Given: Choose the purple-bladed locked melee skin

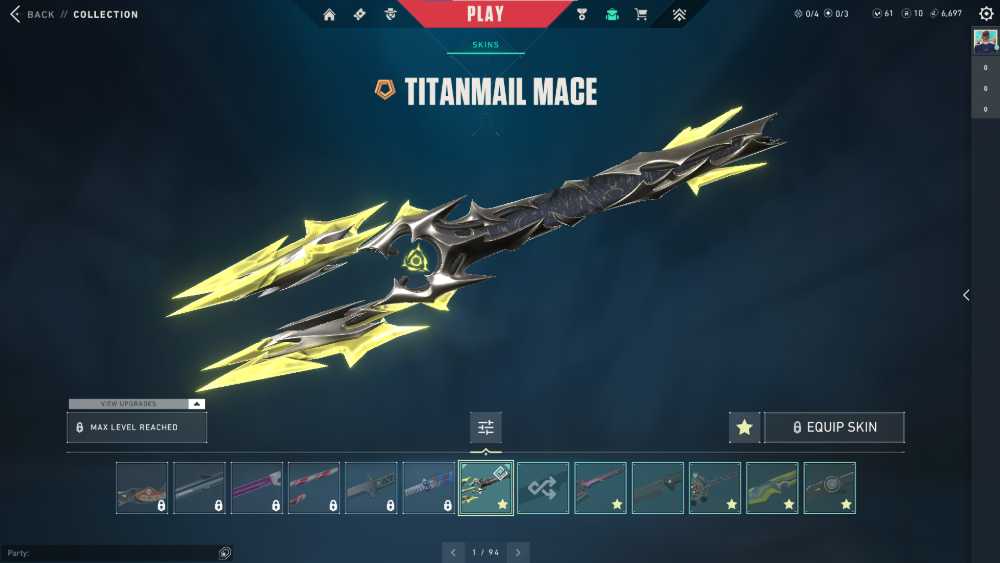Looking at the screenshot, I should tap(257, 488).
